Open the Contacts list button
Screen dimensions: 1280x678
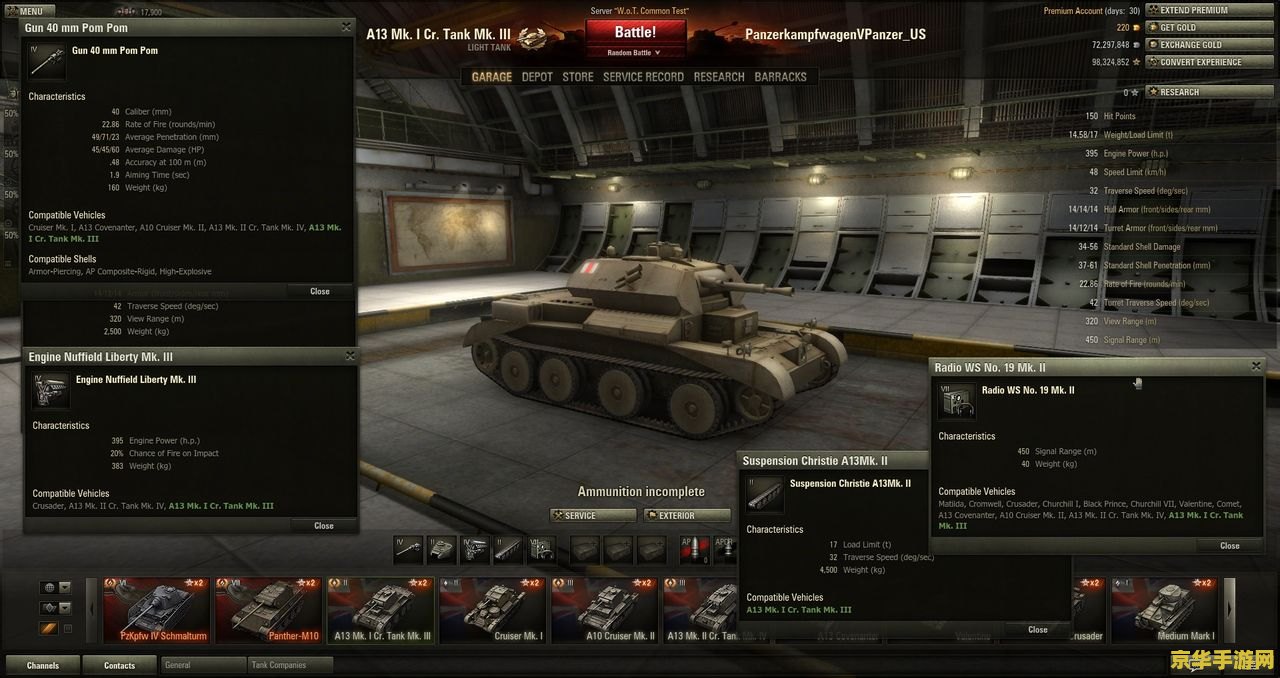click(119, 665)
